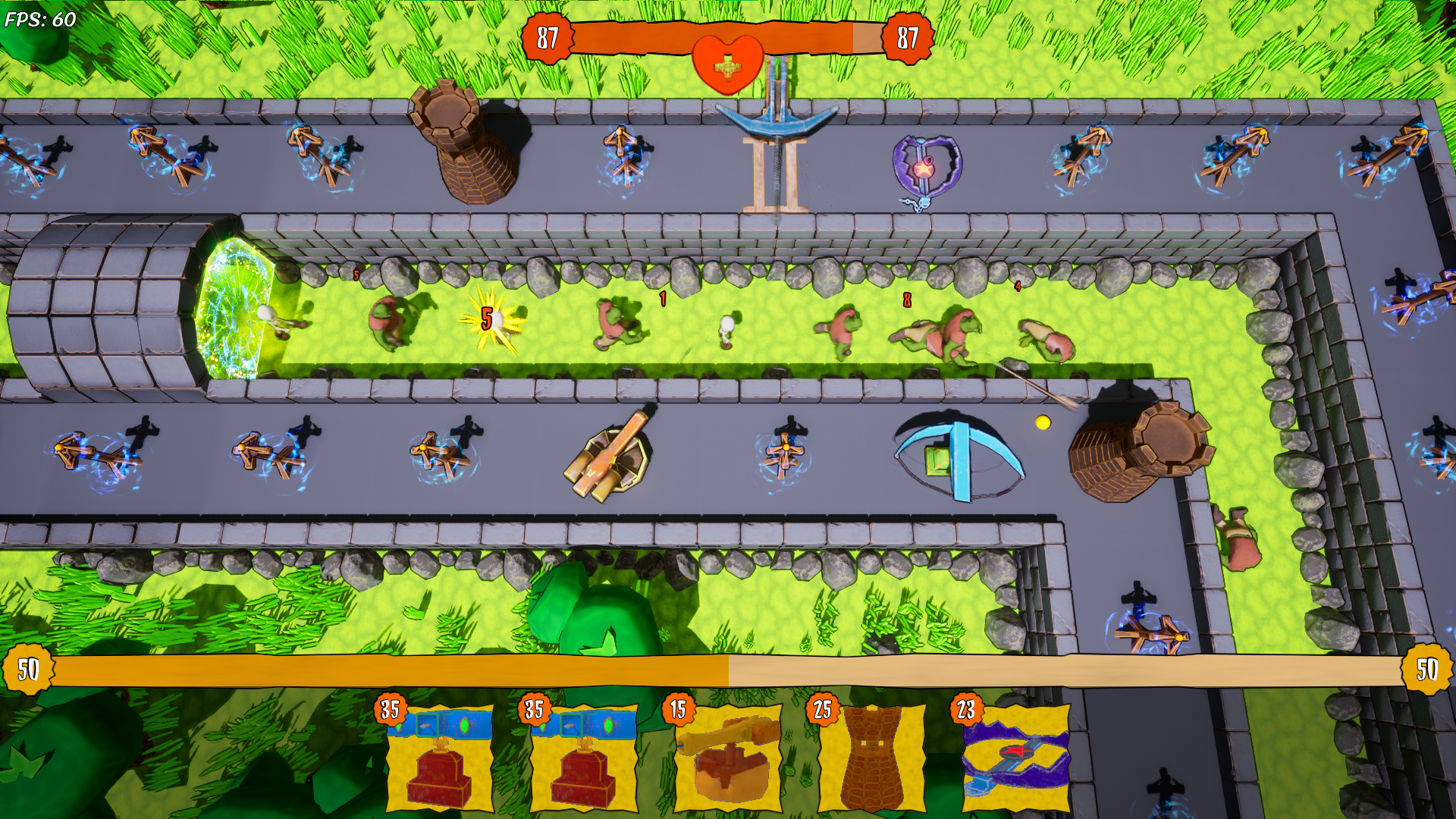Click the yellow explosion with damage number 5
1456x819 pixels.
click(489, 322)
